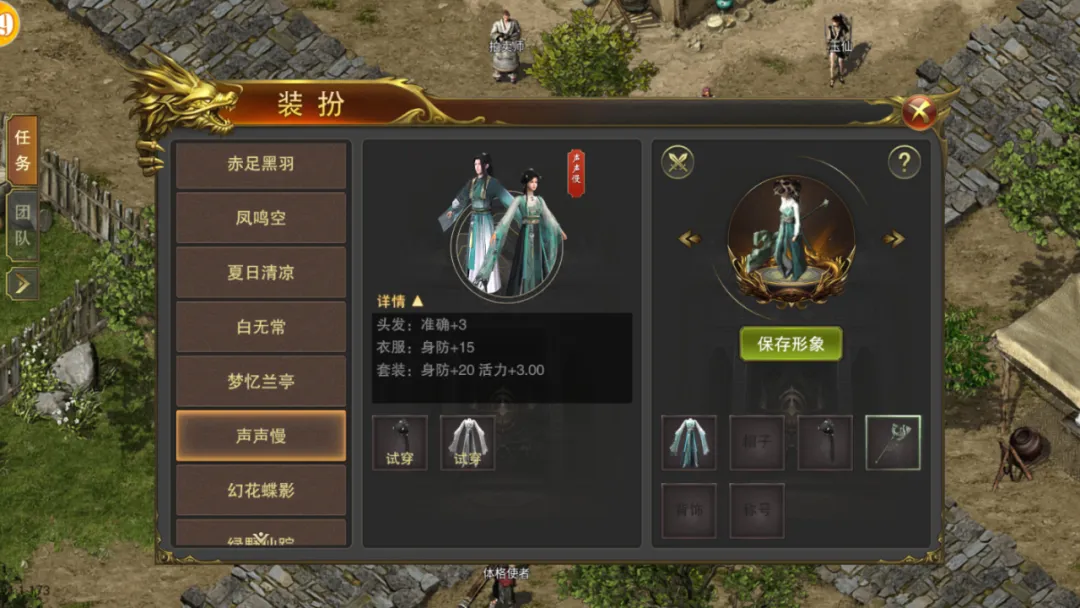This screenshot has height=608, width=1080.
Task: Select the 赤足黑羽 outfit entry
Action: [x=261, y=164]
